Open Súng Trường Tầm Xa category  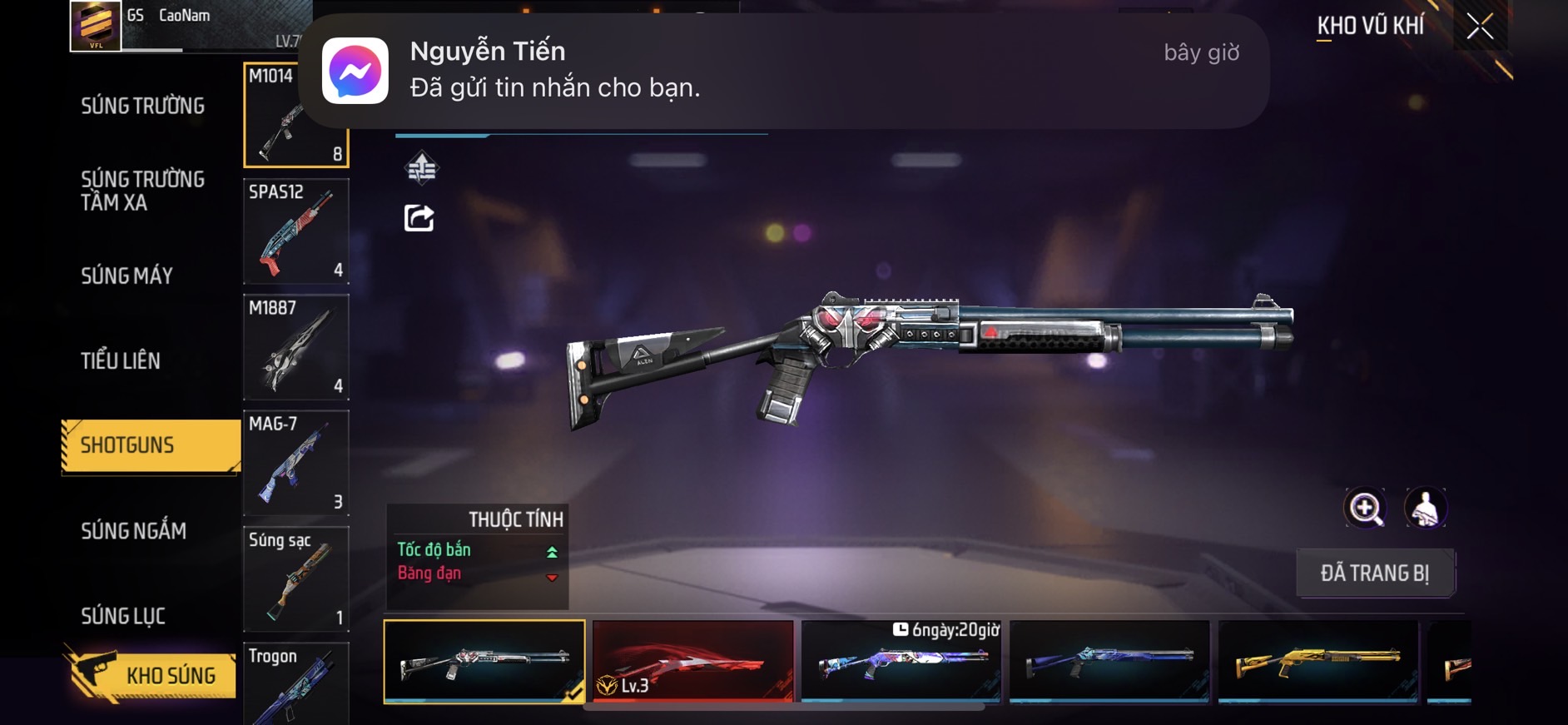click(142, 191)
